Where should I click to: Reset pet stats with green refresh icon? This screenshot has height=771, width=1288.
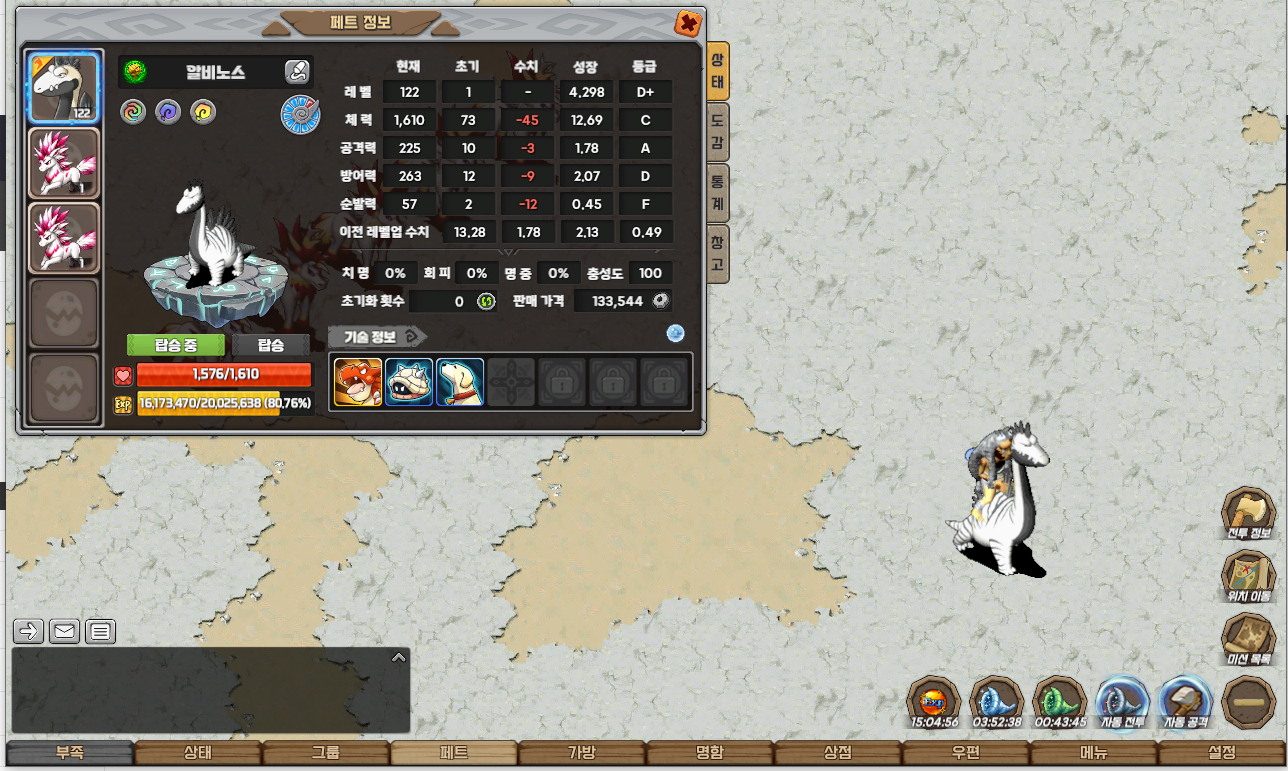click(x=486, y=301)
